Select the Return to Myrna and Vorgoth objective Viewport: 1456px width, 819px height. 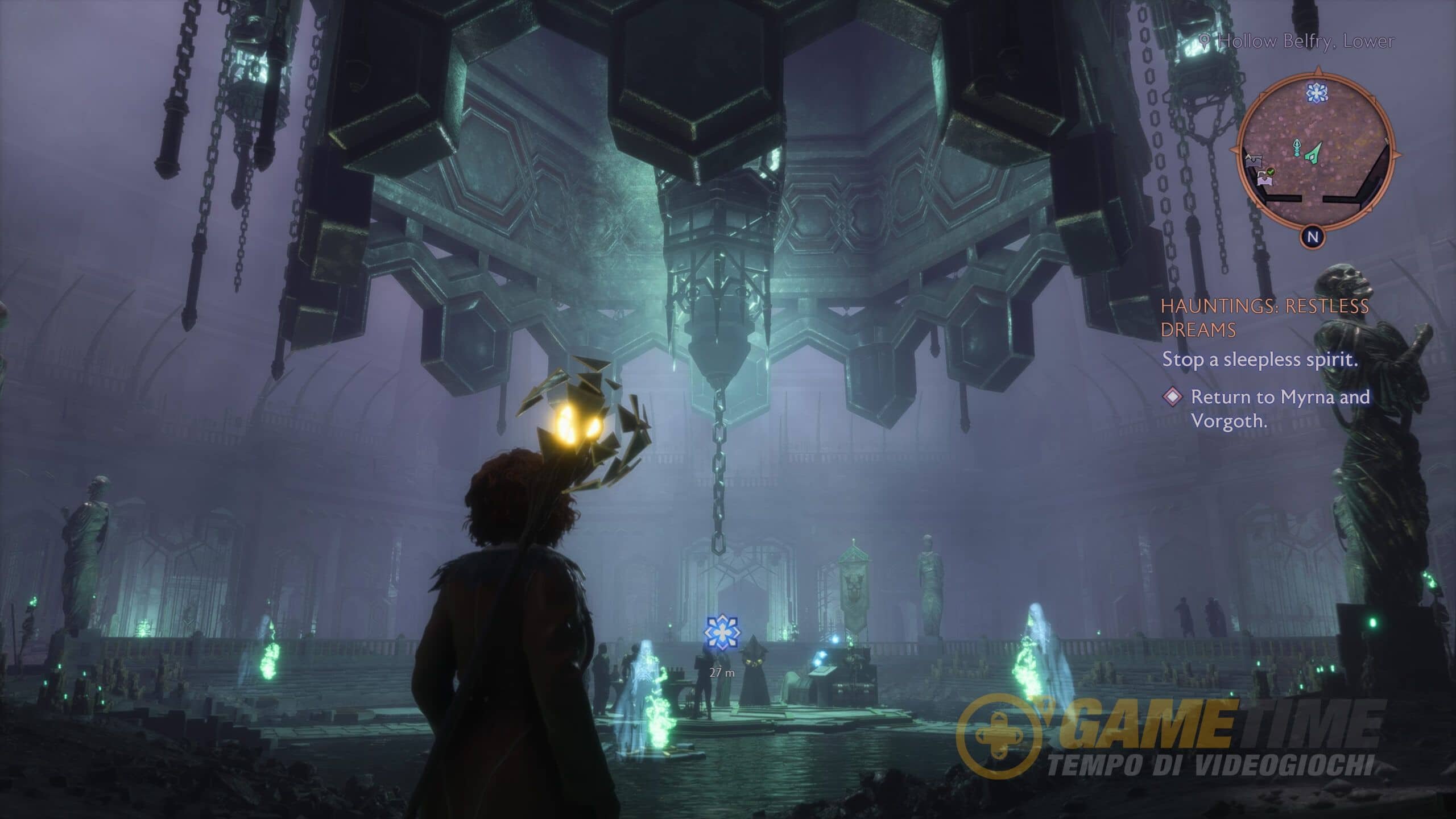tap(1280, 408)
